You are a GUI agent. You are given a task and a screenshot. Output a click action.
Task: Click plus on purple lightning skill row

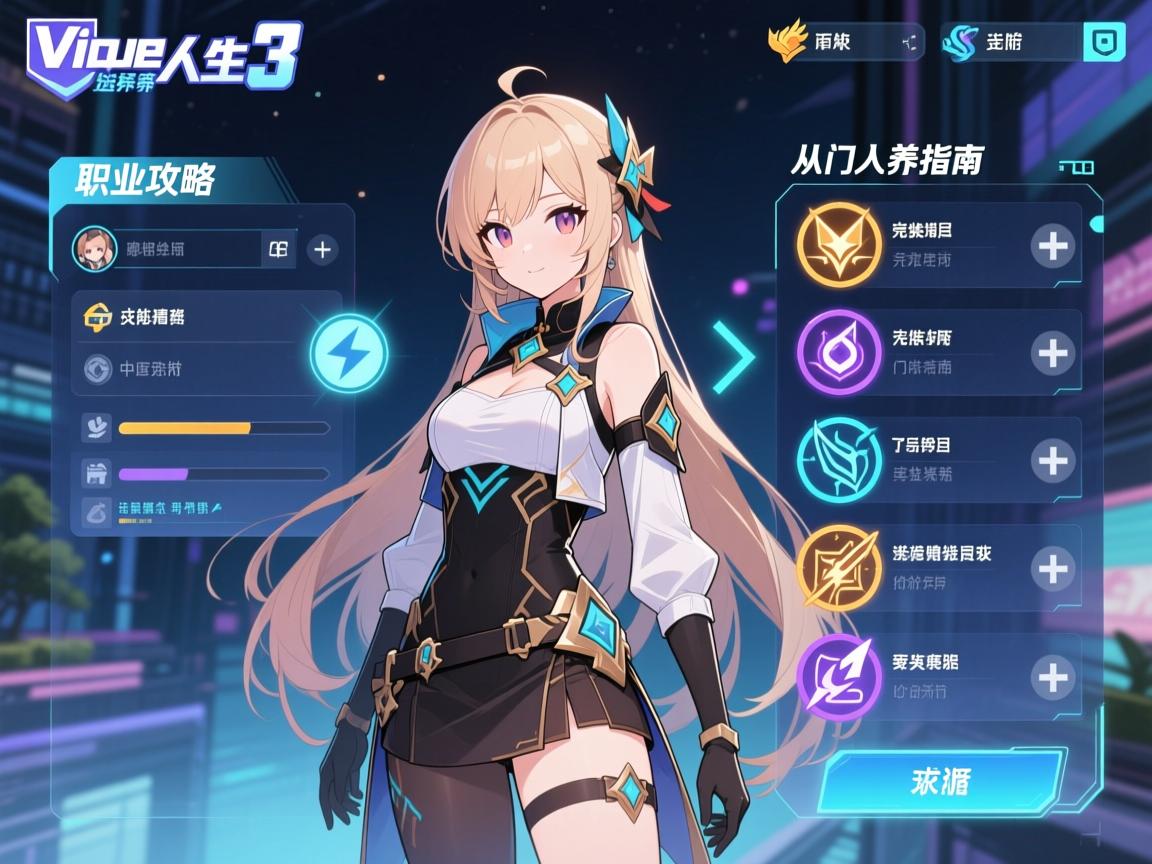pos(1052,677)
